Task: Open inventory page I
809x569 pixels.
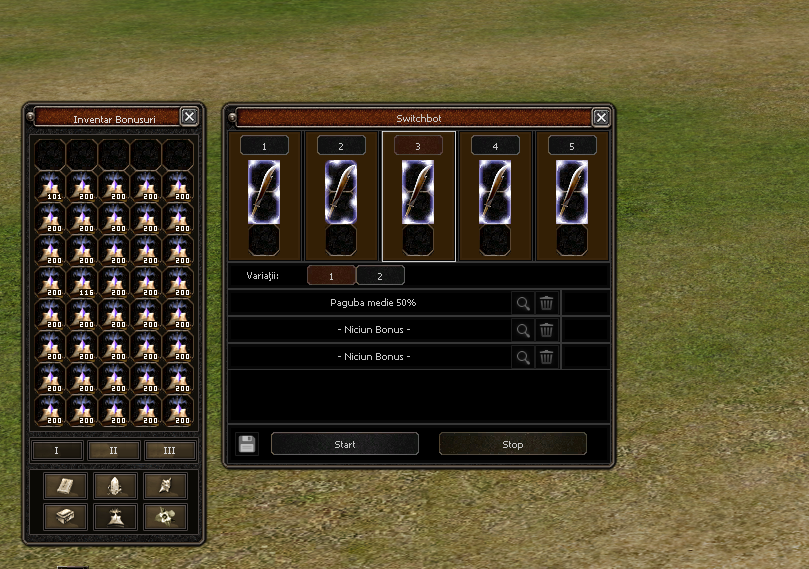Action: pyautogui.click(x=56, y=451)
